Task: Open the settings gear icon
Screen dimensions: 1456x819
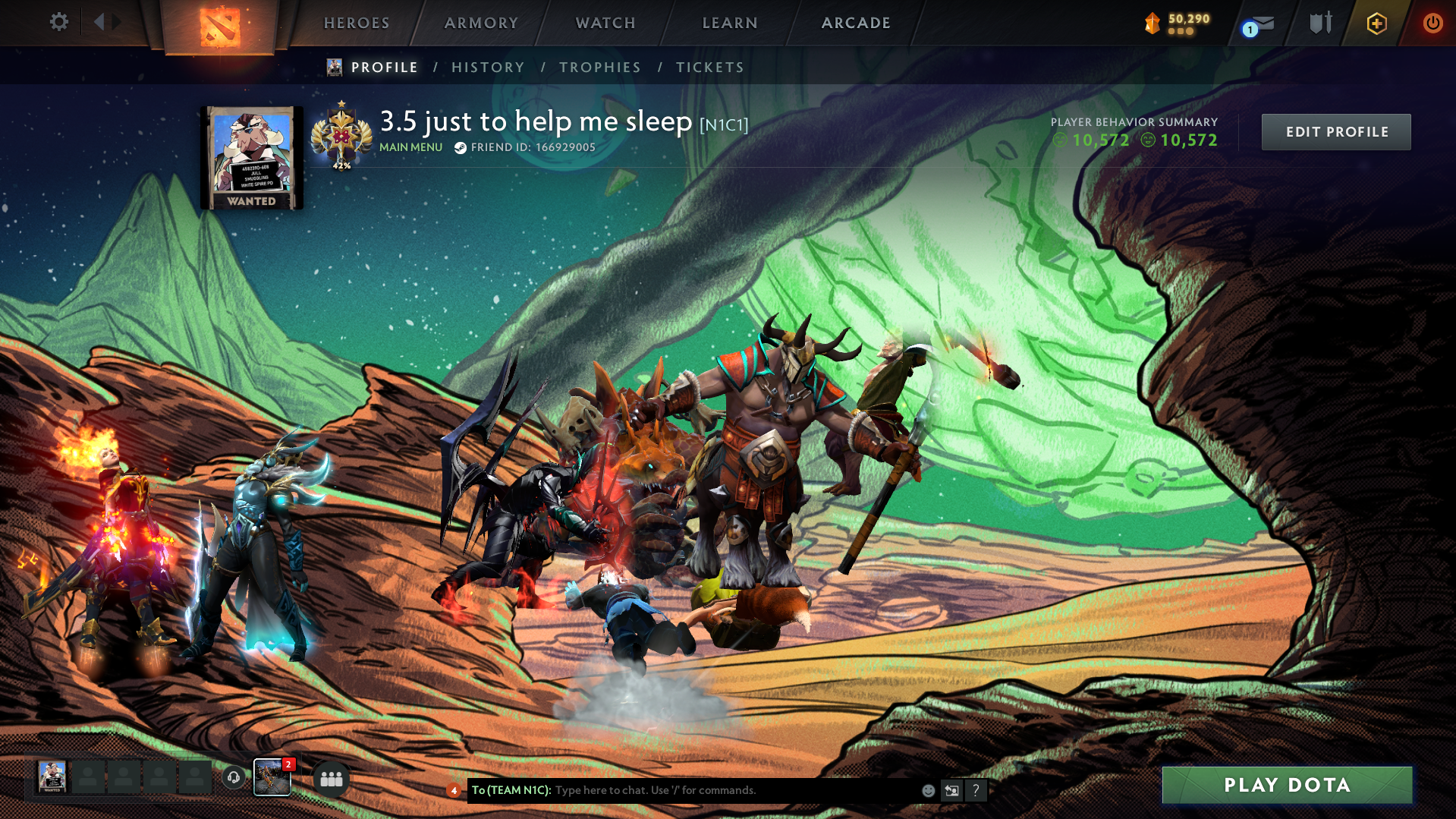Action: point(58,22)
